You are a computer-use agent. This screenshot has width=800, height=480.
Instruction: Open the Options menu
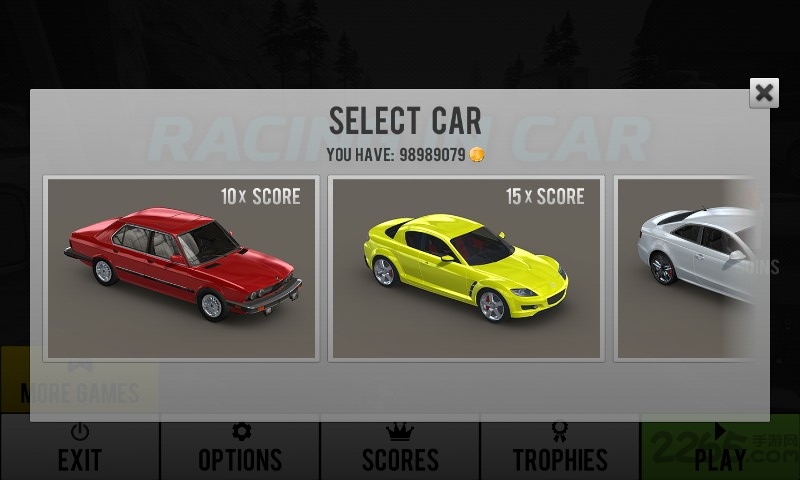(x=240, y=448)
